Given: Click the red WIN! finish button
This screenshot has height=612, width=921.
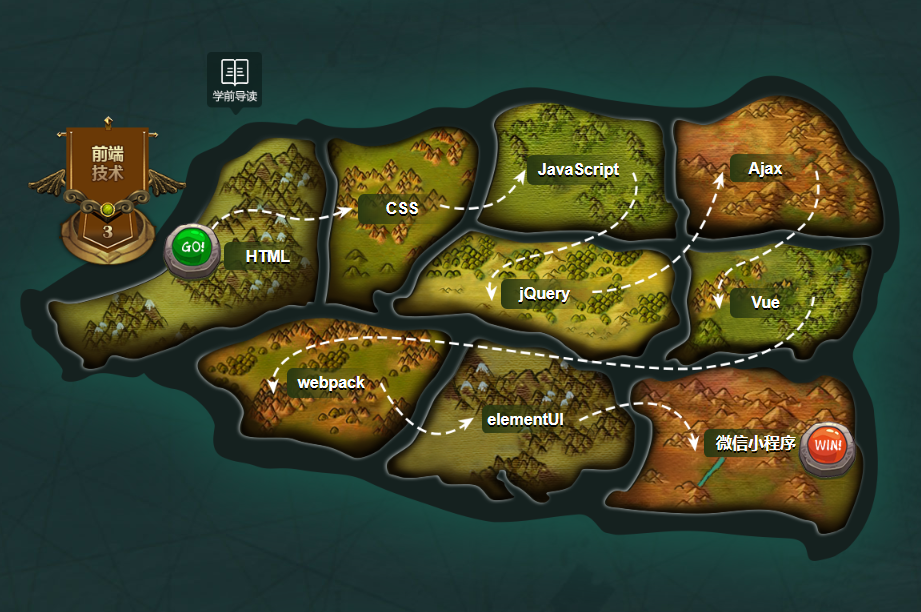Looking at the screenshot, I should (828, 444).
